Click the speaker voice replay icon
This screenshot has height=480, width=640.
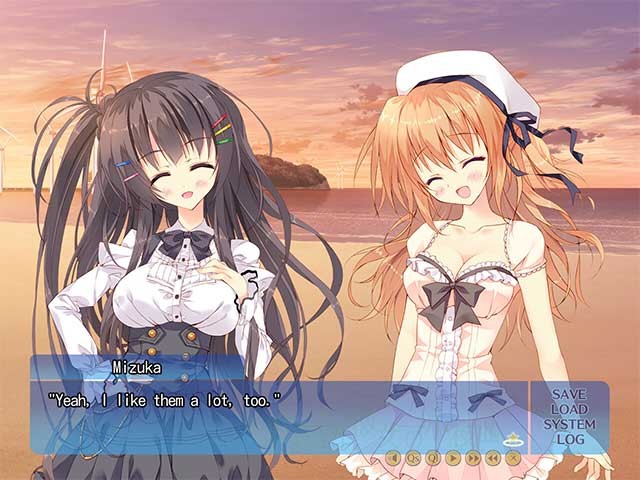393,458
